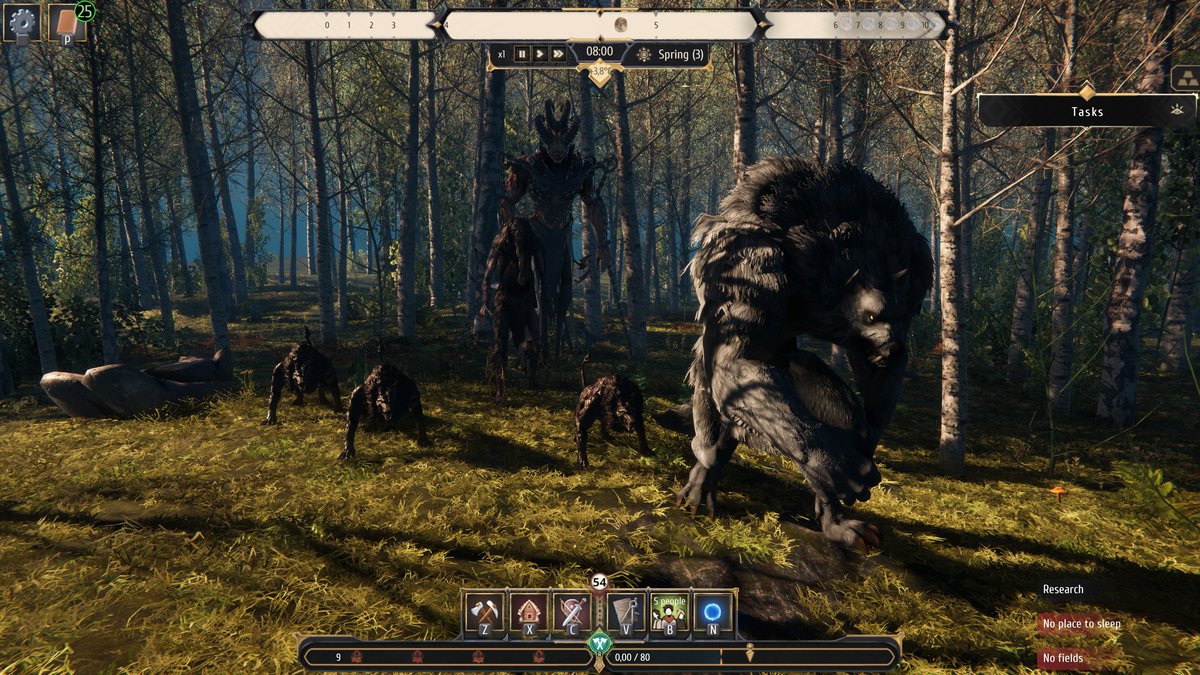The width and height of the screenshot is (1200, 675).
Task: Select the axe and pickaxe gathering tool
Action: [x=486, y=614]
